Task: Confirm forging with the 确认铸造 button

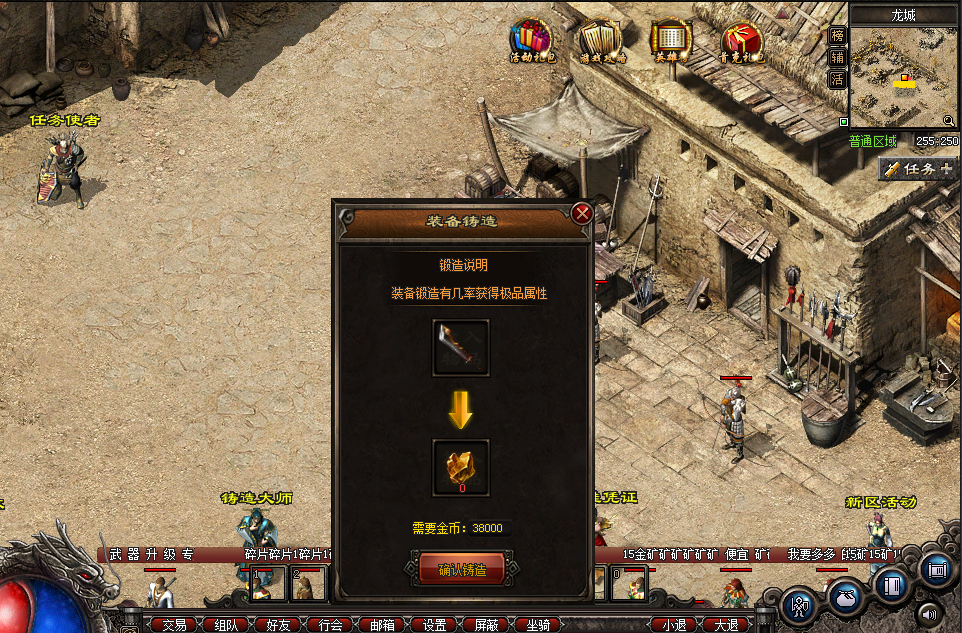Action: point(461,570)
